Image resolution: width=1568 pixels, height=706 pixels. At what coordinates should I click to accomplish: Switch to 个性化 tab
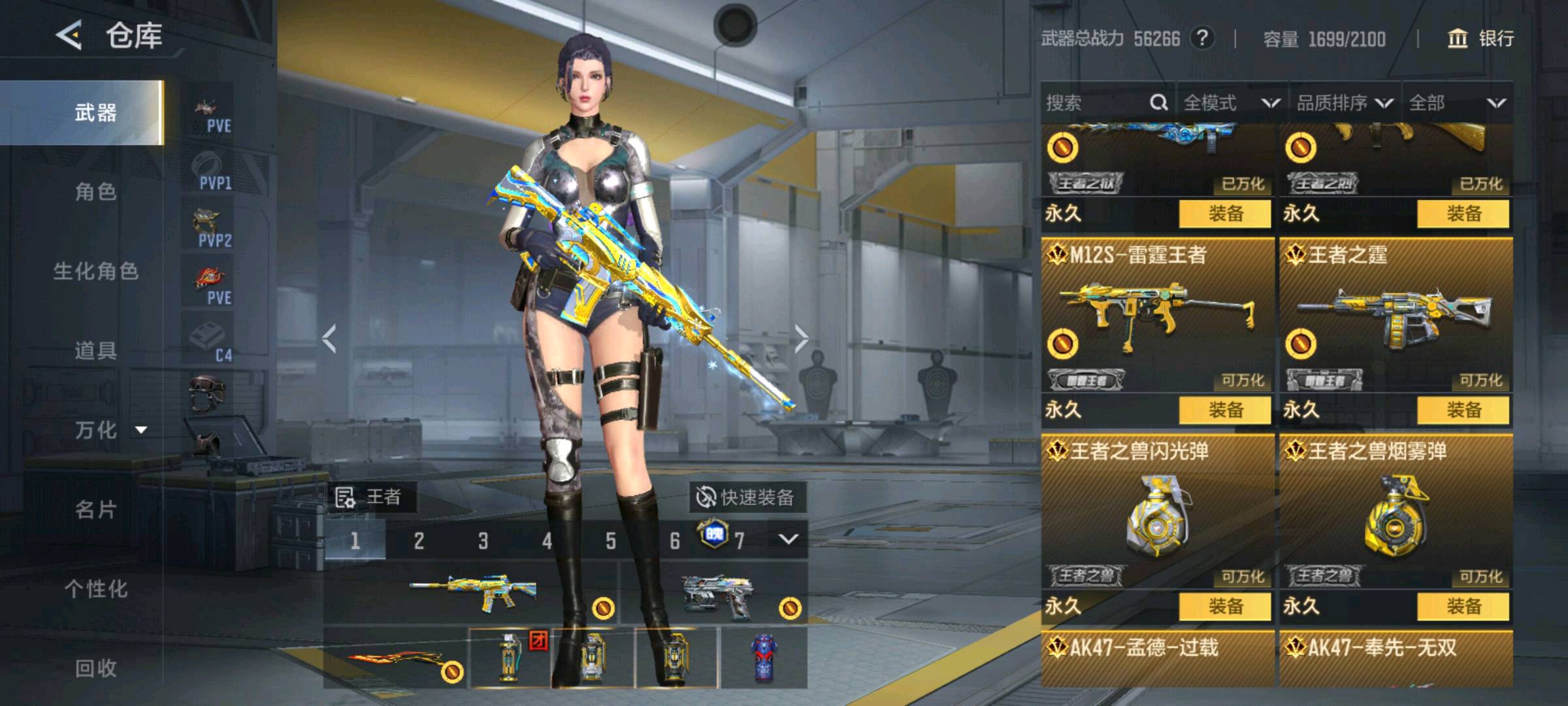95,589
